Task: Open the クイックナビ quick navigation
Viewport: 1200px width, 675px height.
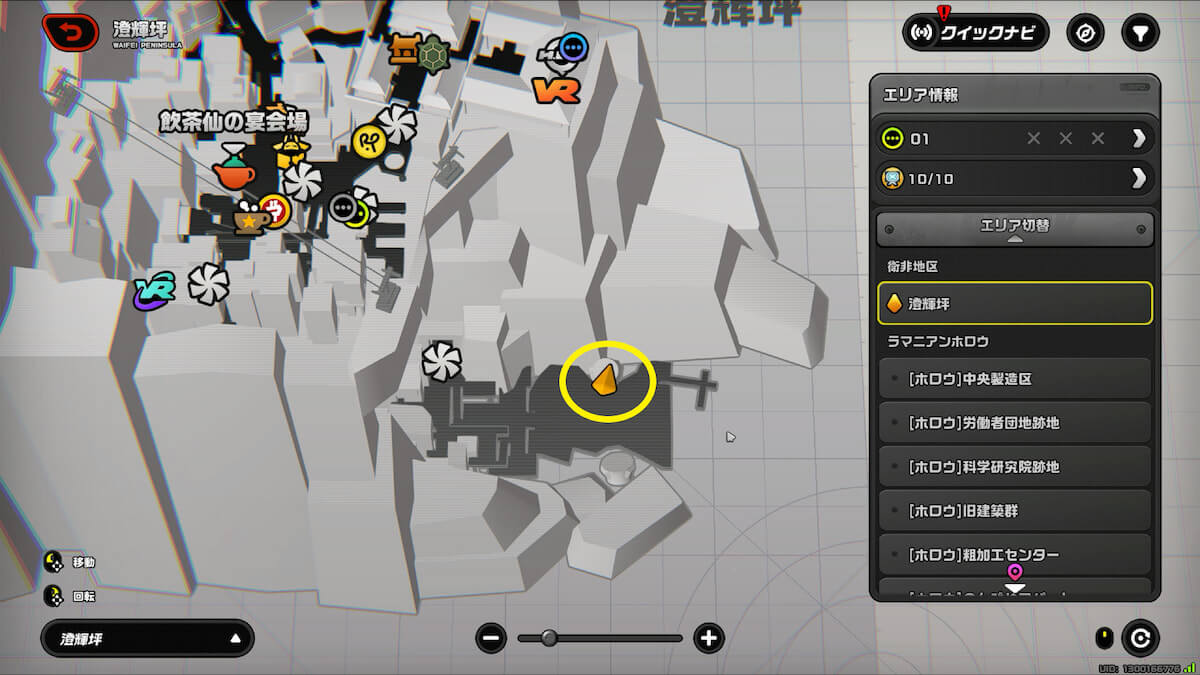Action: point(975,32)
